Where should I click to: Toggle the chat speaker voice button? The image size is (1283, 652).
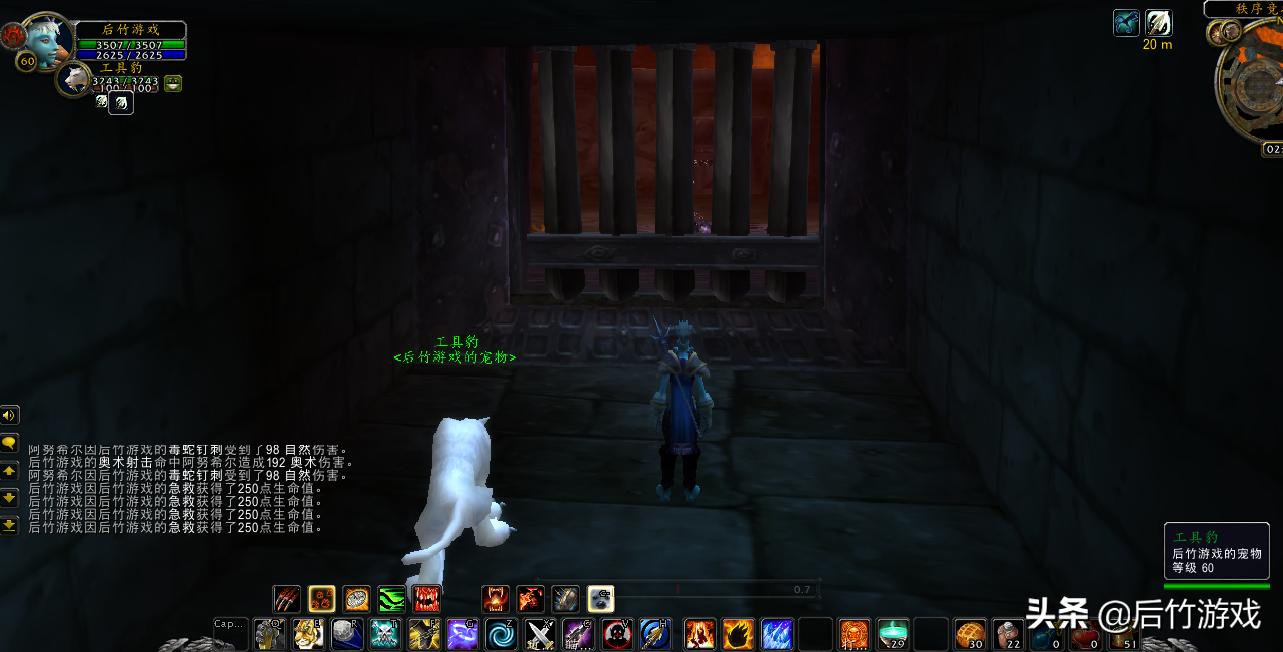10,415
